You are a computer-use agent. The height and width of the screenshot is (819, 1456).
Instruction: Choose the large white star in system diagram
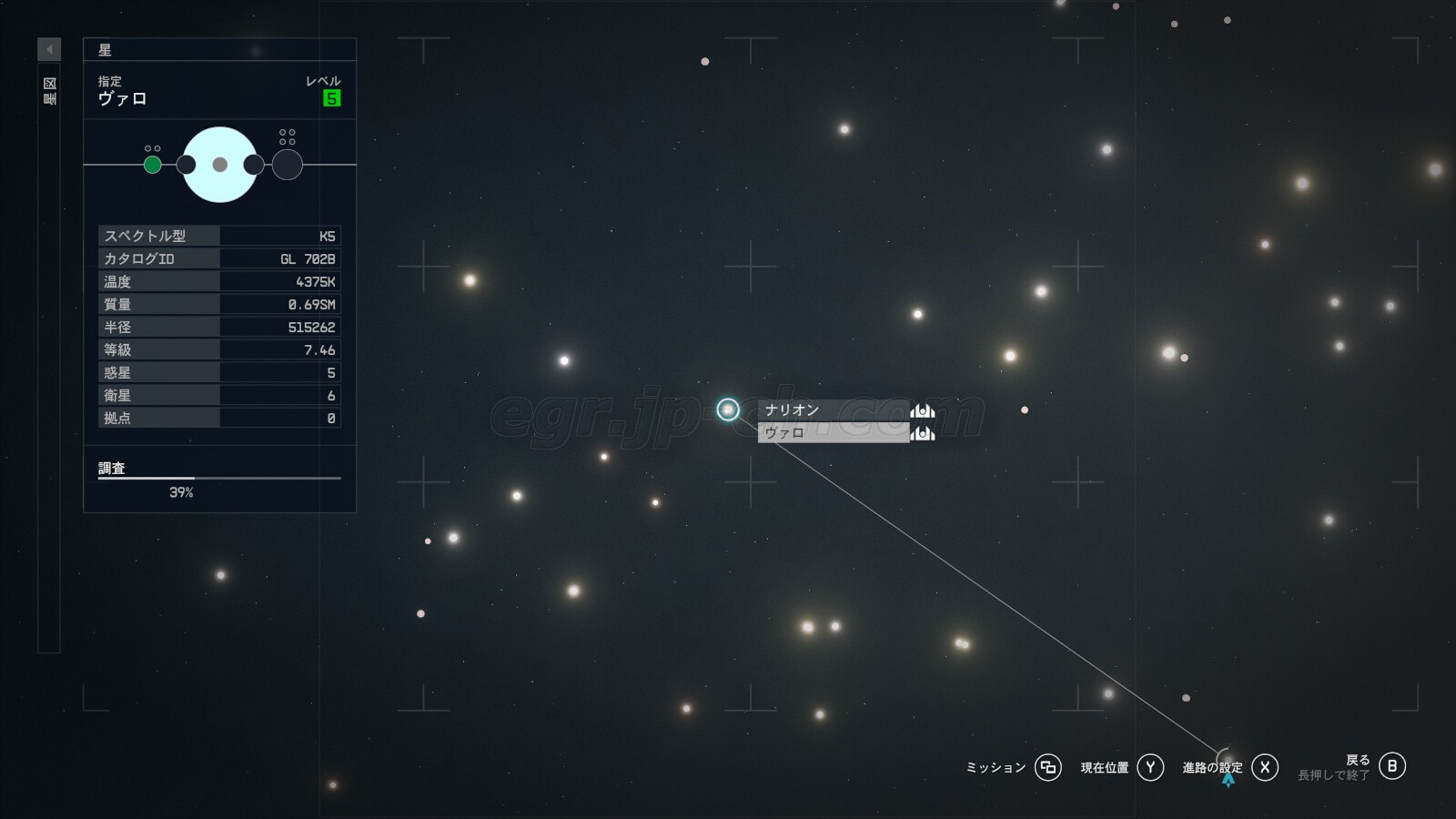pyautogui.click(x=220, y=165)
